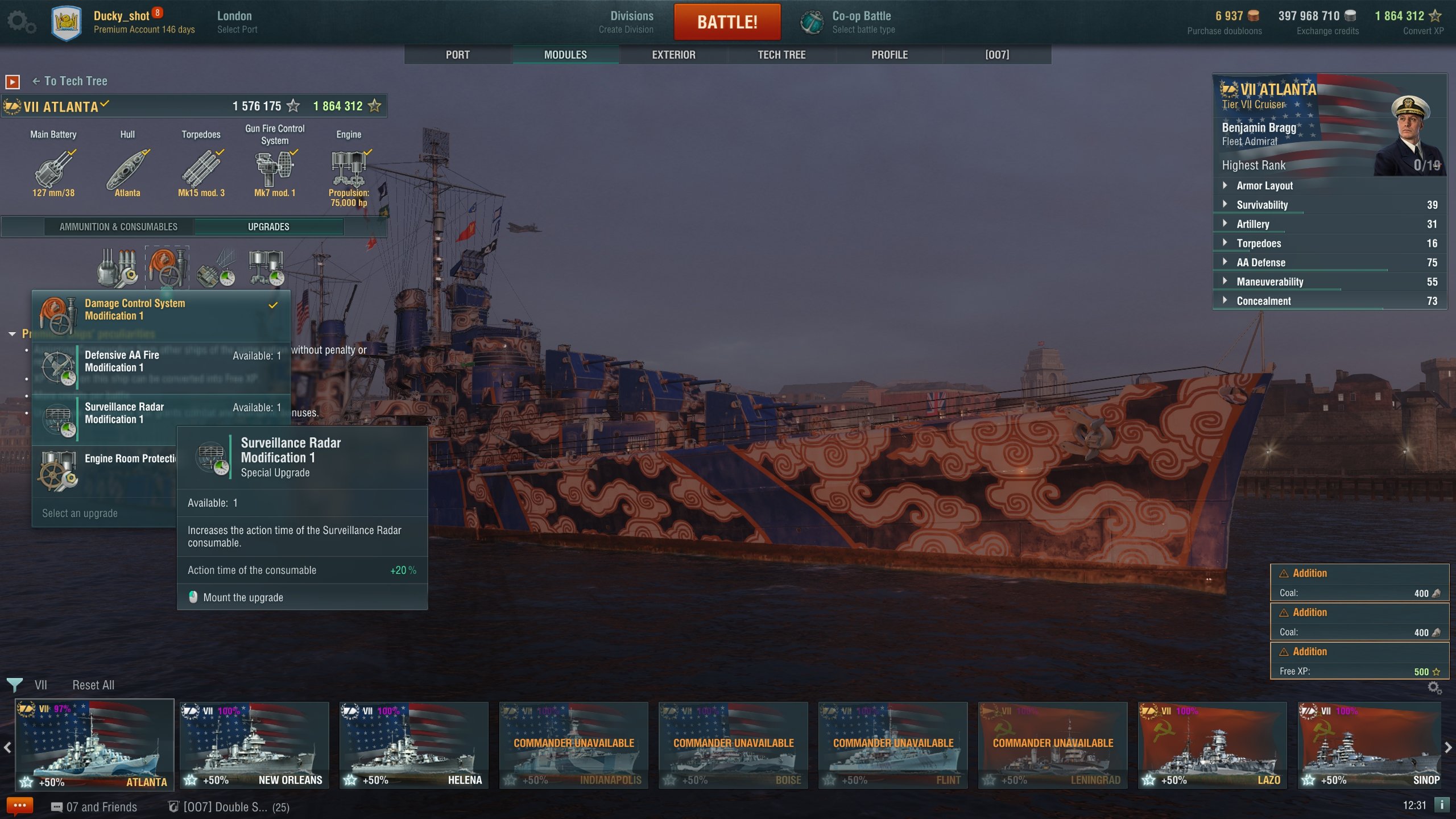Expand the Armor Layout section
This screenshot has height=819, width=1456.
pyautogui.click(x=1264, y=185)
